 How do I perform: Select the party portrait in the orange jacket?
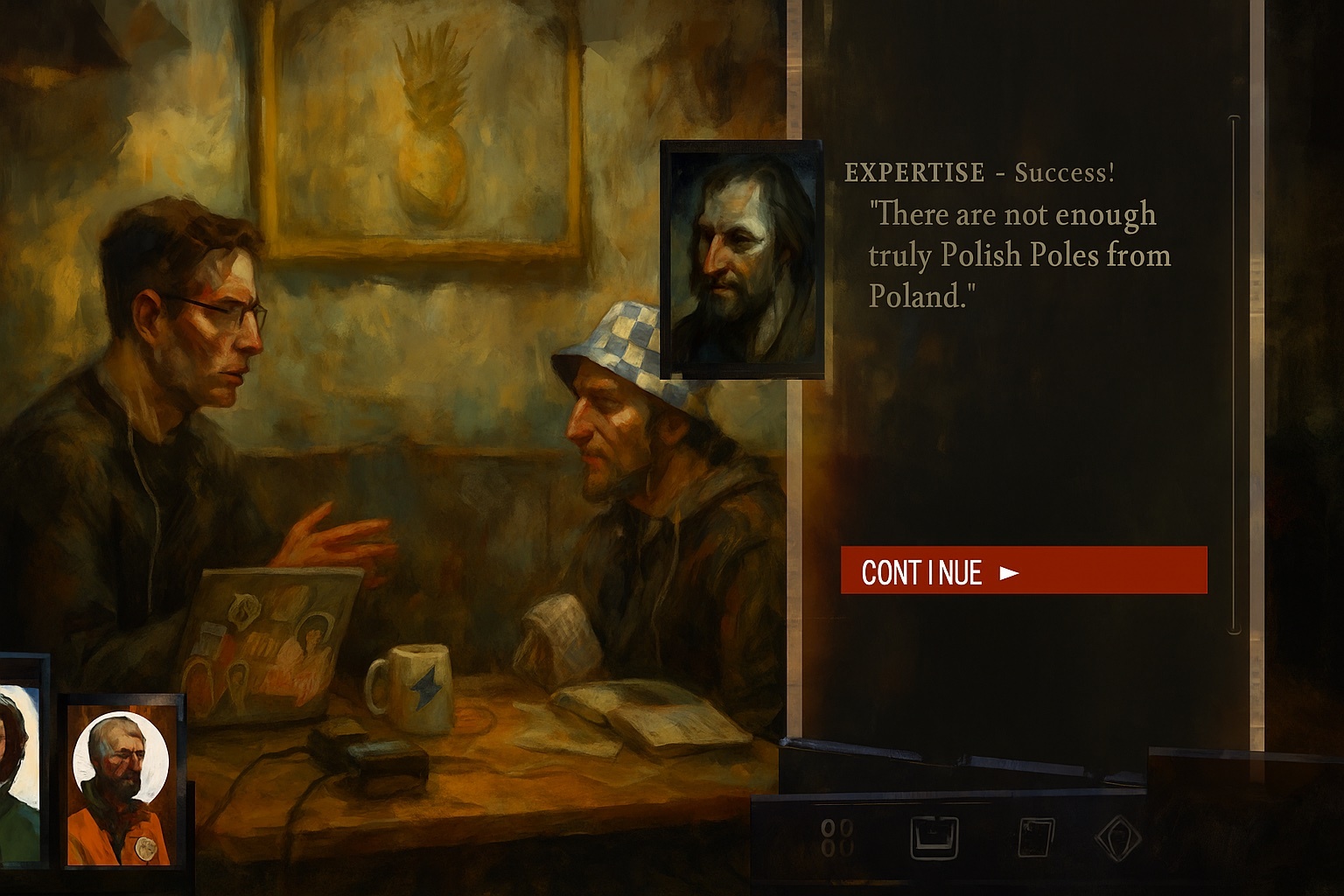tap(122, 780)
